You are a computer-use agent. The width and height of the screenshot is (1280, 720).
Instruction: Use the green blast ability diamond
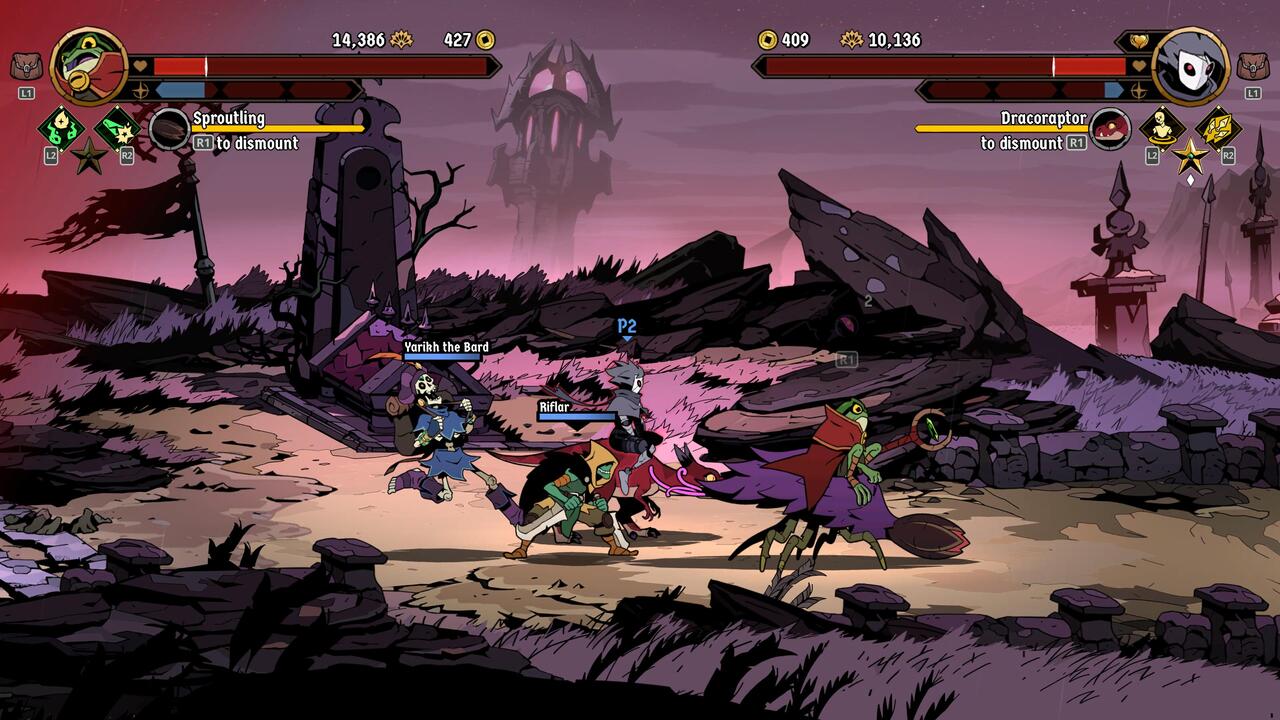click(117, 129)
